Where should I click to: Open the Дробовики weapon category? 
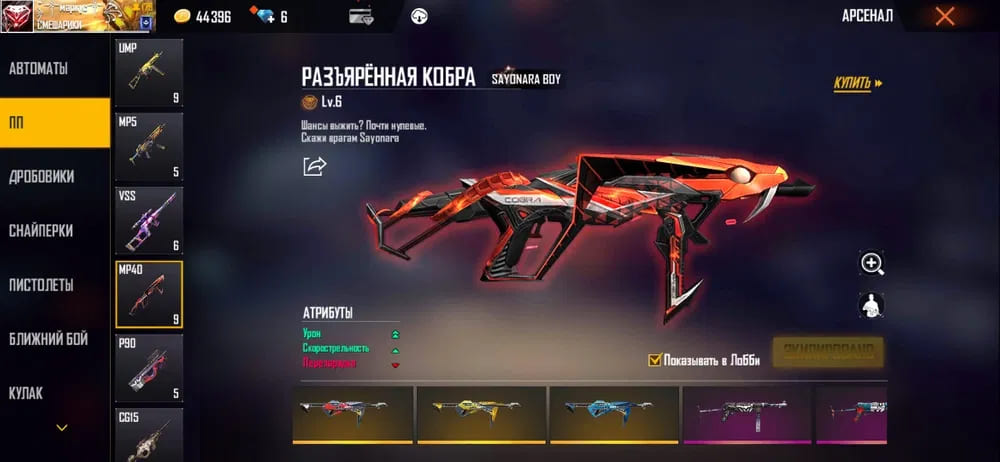pyautogui.click(x=42, y=176)
